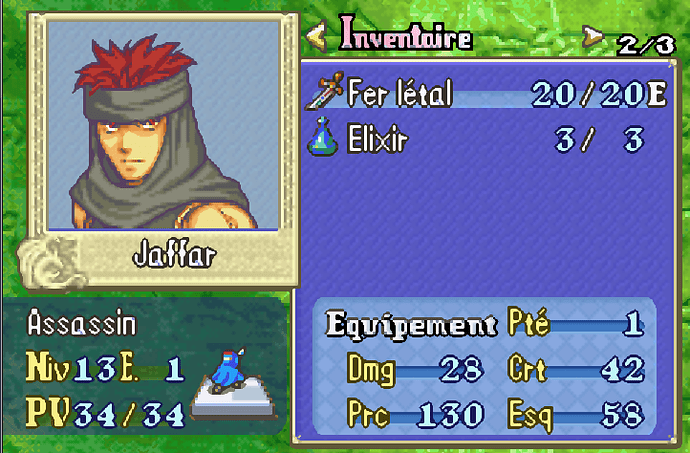Screen dimensions: 690x453
Task: Go to next page with right arrow
Action: coord(594,38)
